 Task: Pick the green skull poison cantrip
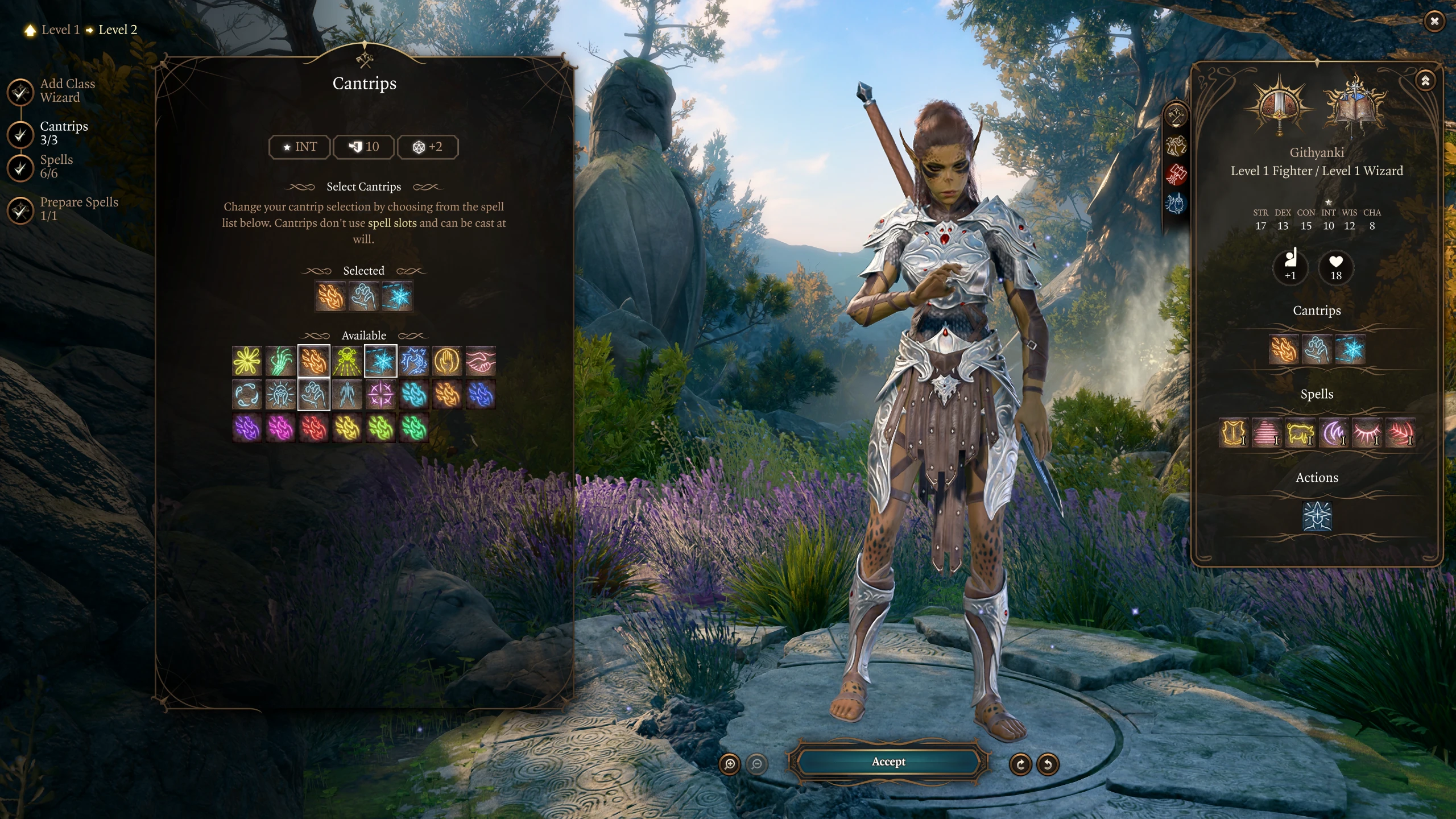click(x=348, y=361)
